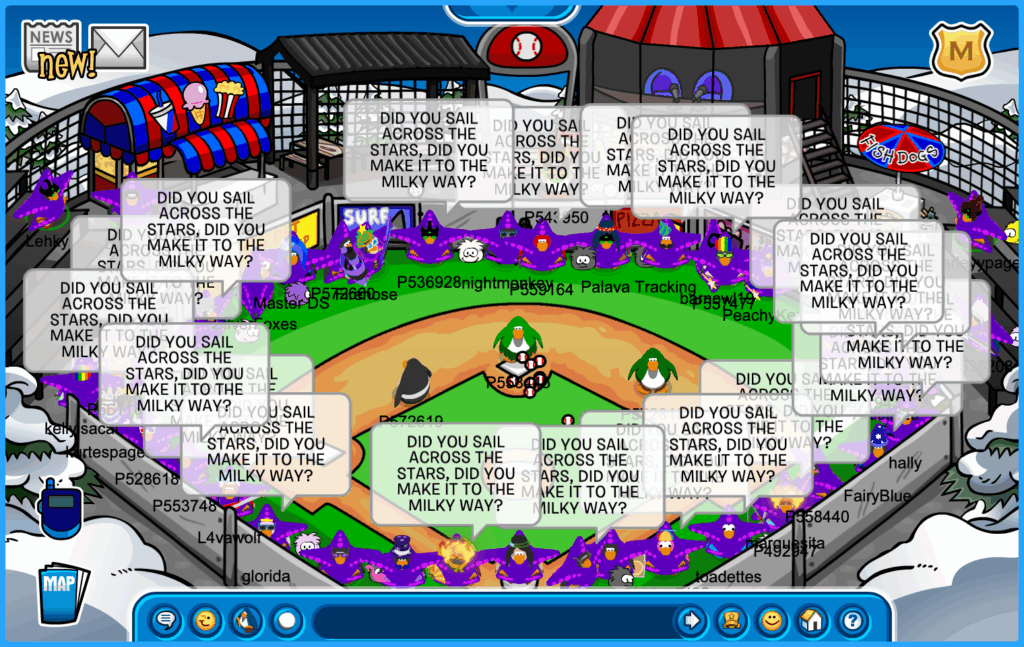Viewport: 1024px width, 647px height.
Task: Open the question mark help button
Action: [x=851, y=621]
